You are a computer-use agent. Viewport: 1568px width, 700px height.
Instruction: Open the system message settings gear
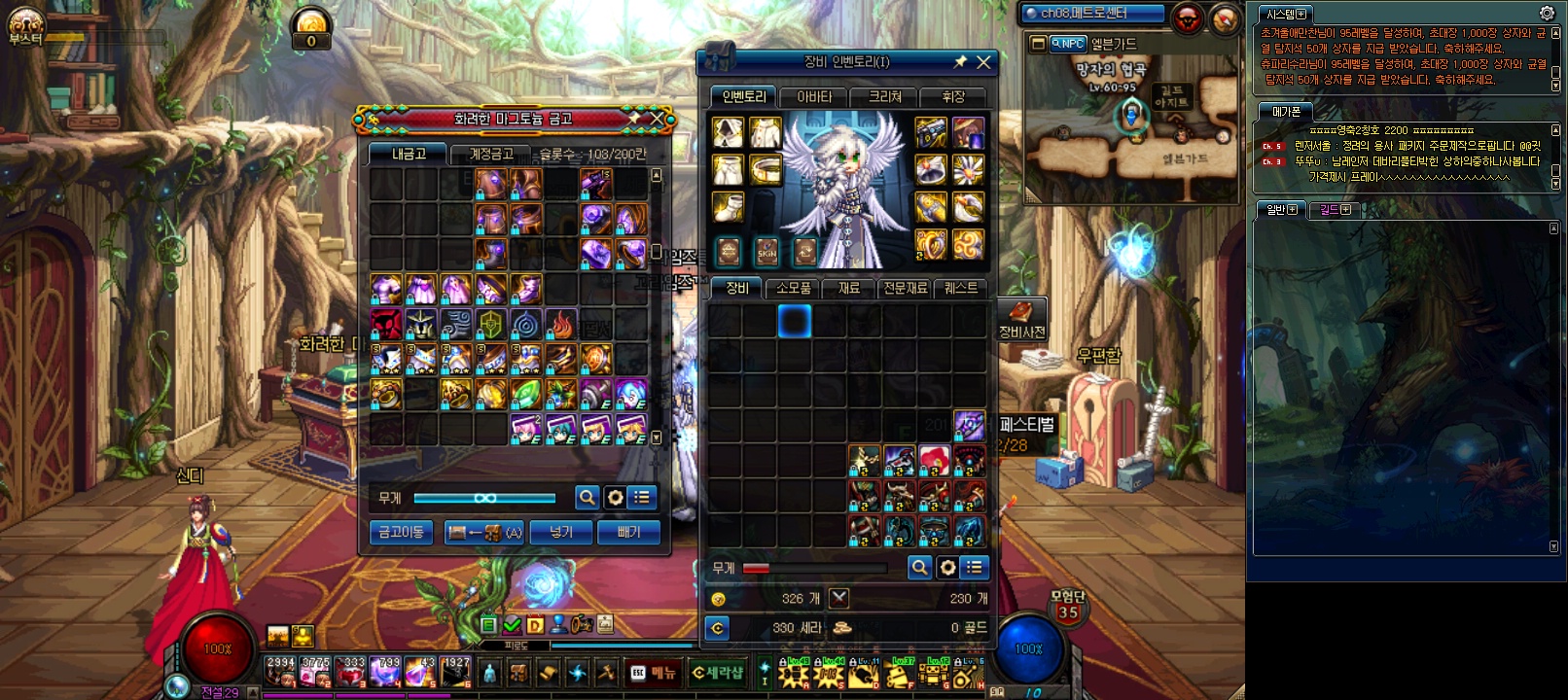[x=1547, y=14]
